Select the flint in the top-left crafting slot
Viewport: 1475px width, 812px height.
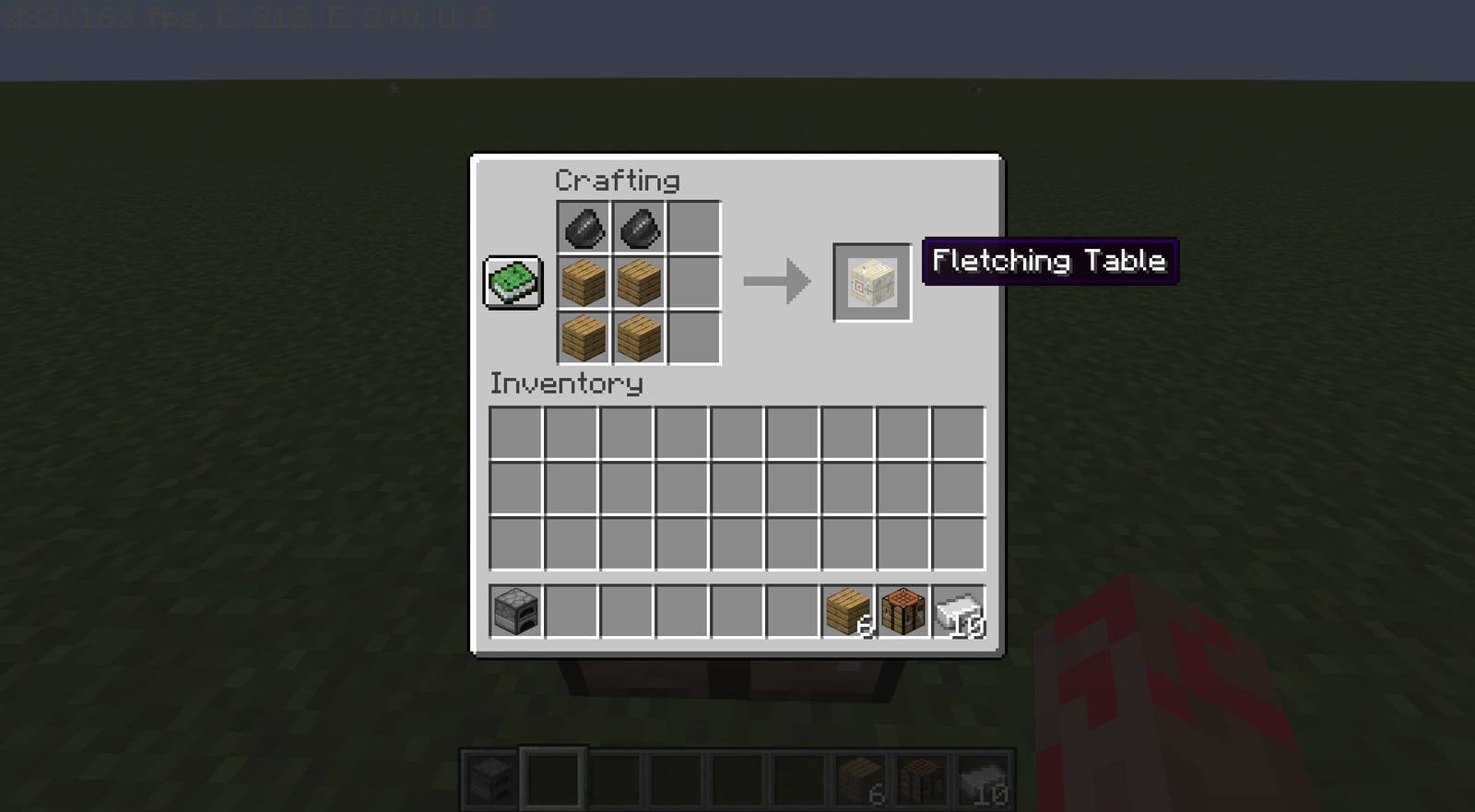click(x=583, y=227)
